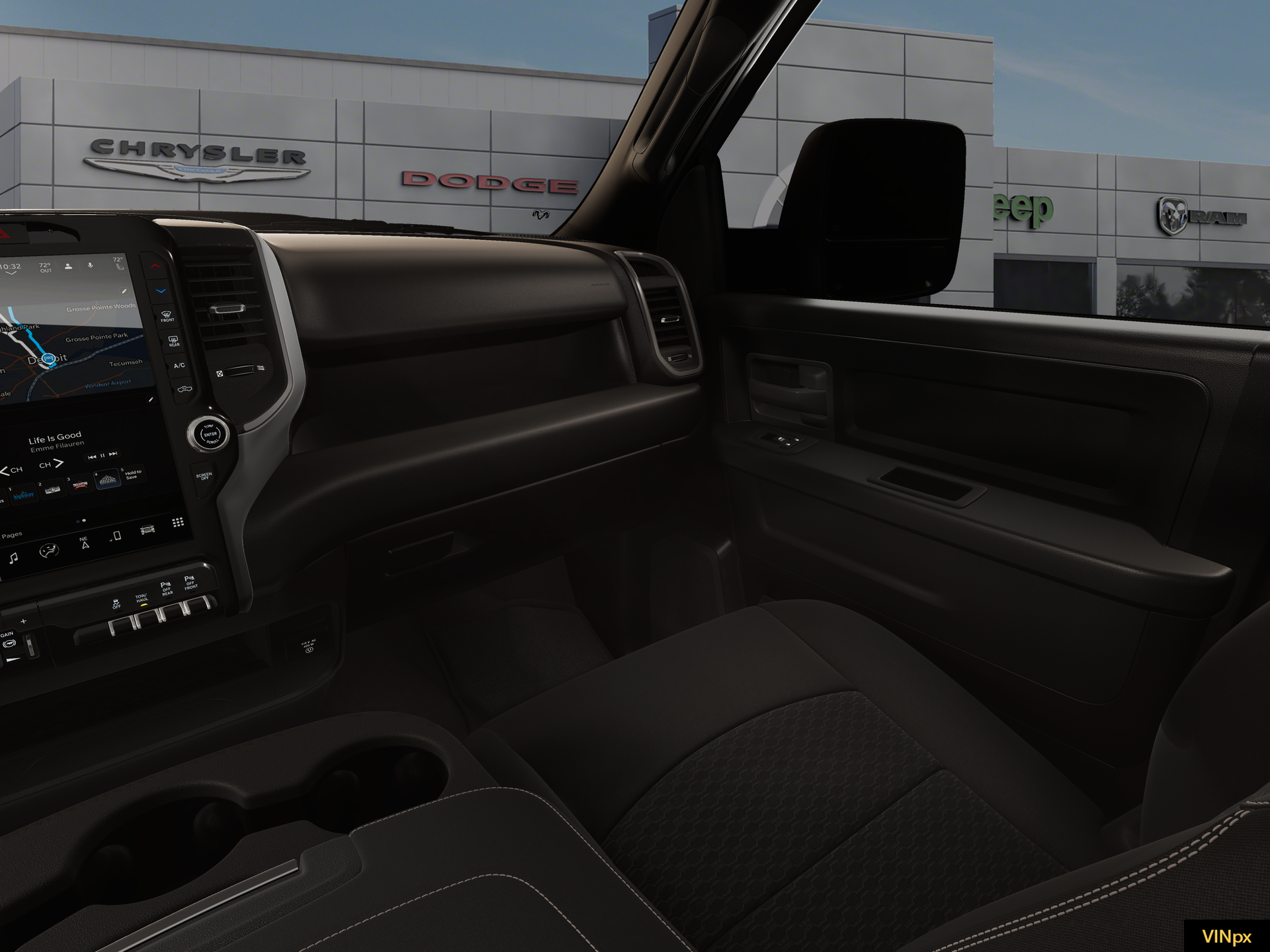
Task: Tap the edit pencil on the audio widget
Action: click(151, 398)
